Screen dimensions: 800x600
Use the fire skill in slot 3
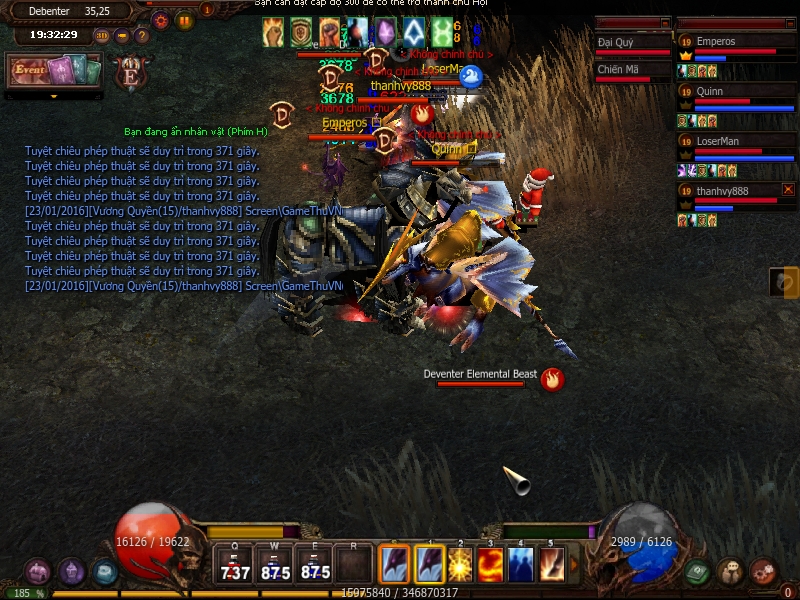coord(490,565)
